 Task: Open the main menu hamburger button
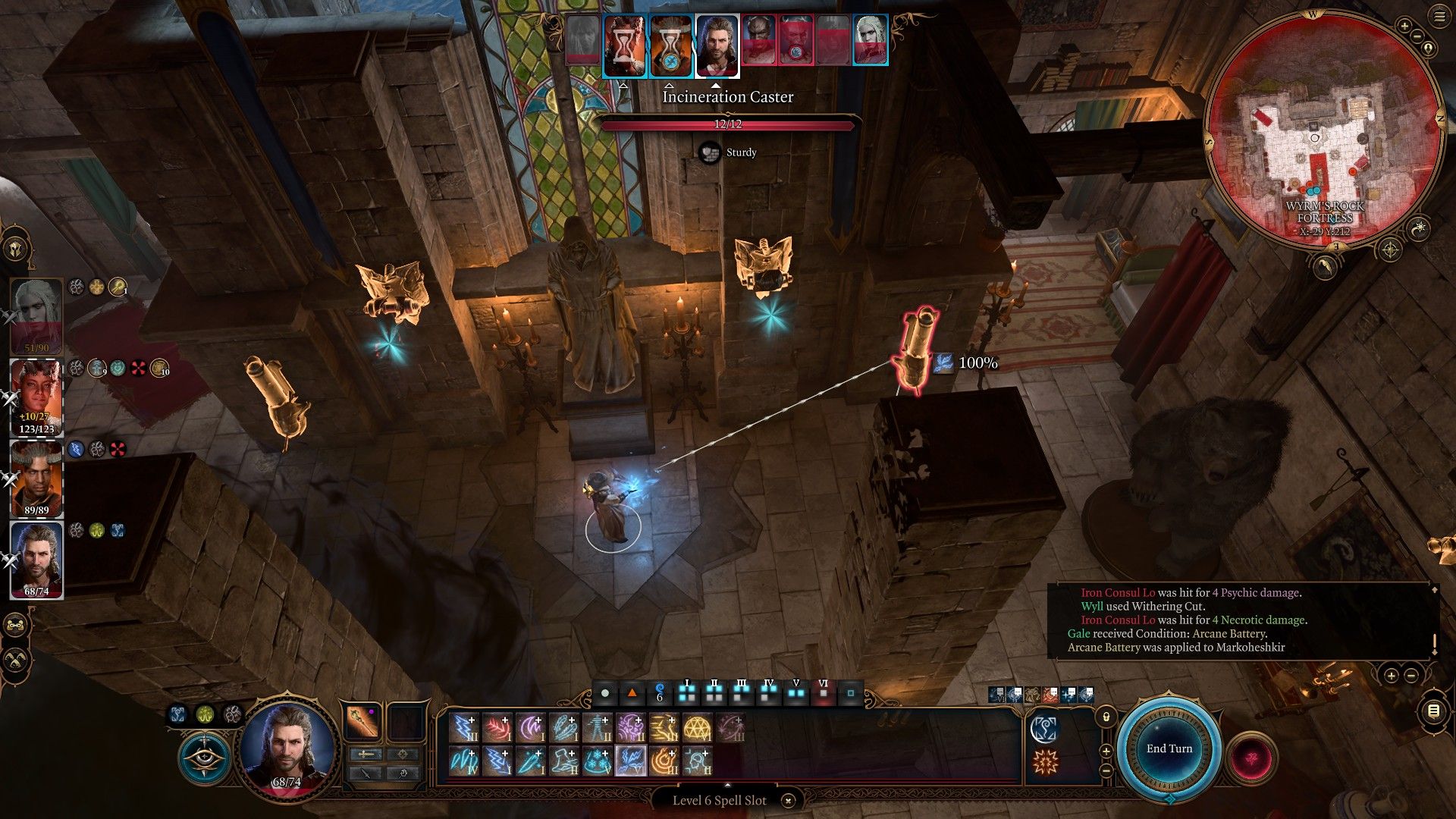pos(1439,17)
